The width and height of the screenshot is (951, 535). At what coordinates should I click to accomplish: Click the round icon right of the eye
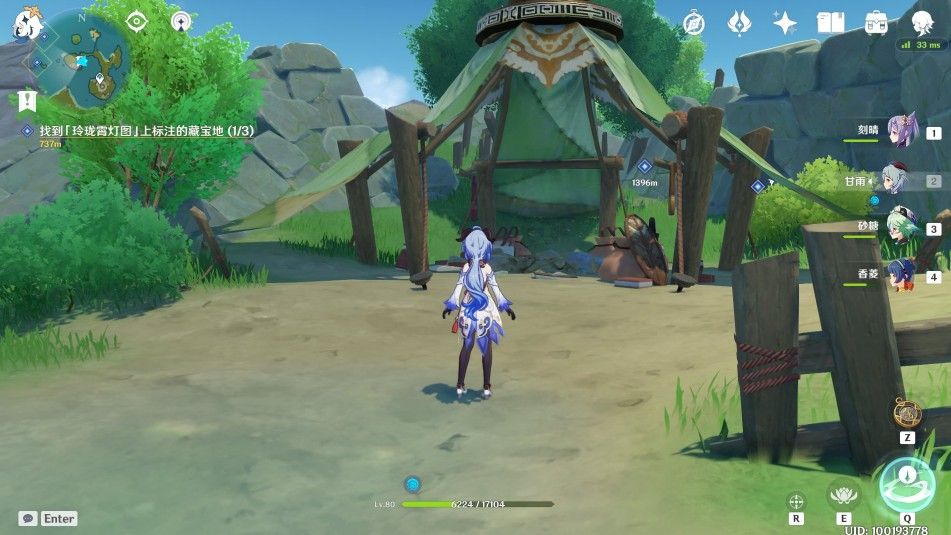coord(180,22)
